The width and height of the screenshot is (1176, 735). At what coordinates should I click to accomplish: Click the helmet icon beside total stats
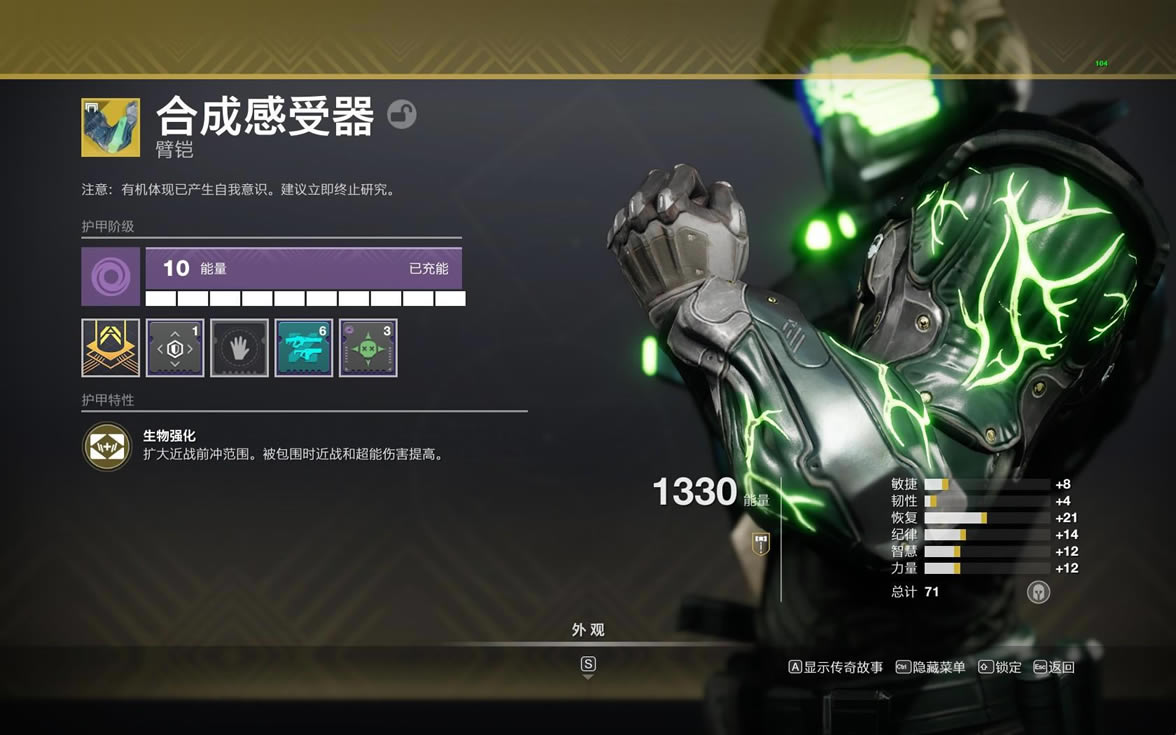[x=1038, y=591]
